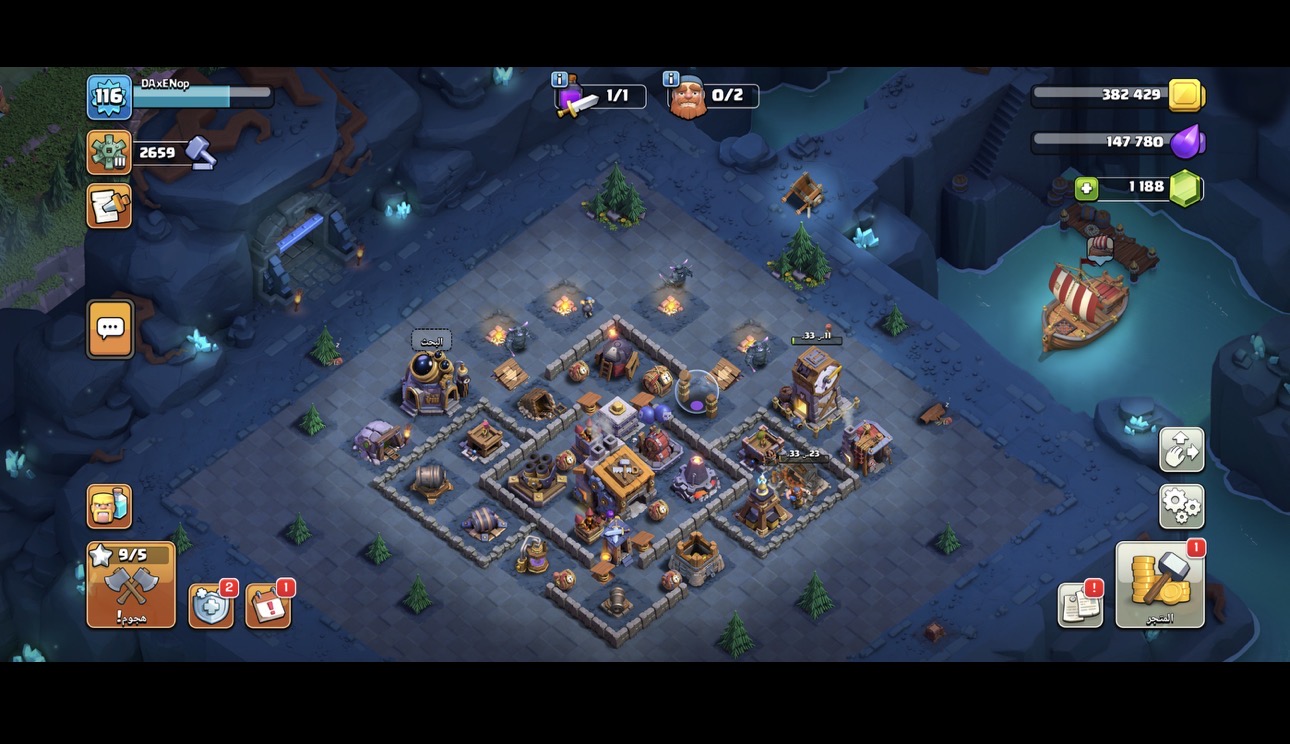Viewport: 1290px width, 744px height.
Task: Open the shop with gold coins and hammer
Action: 1160,585
